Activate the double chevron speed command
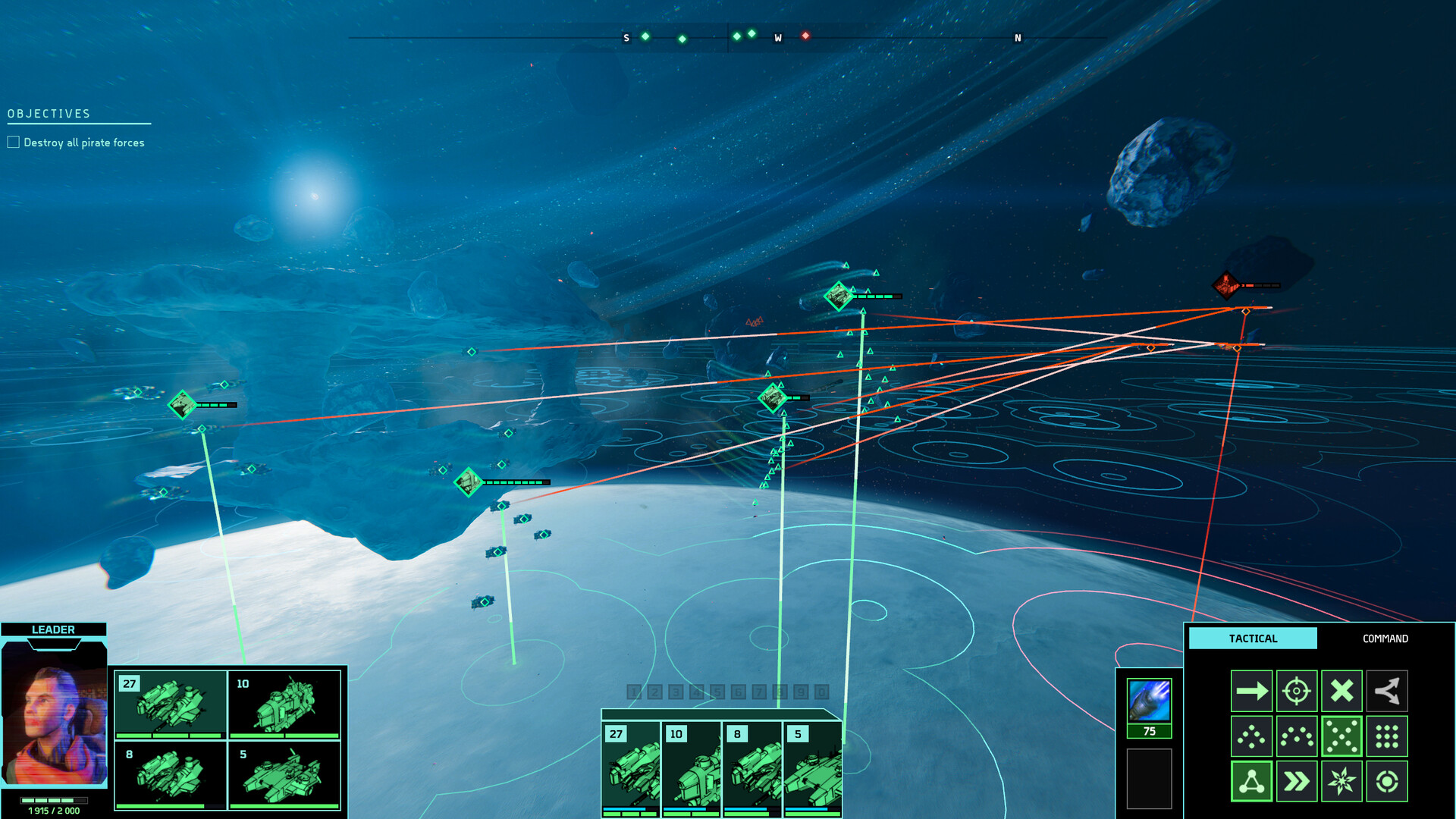1456x819 pixels. pos(1297,781)
